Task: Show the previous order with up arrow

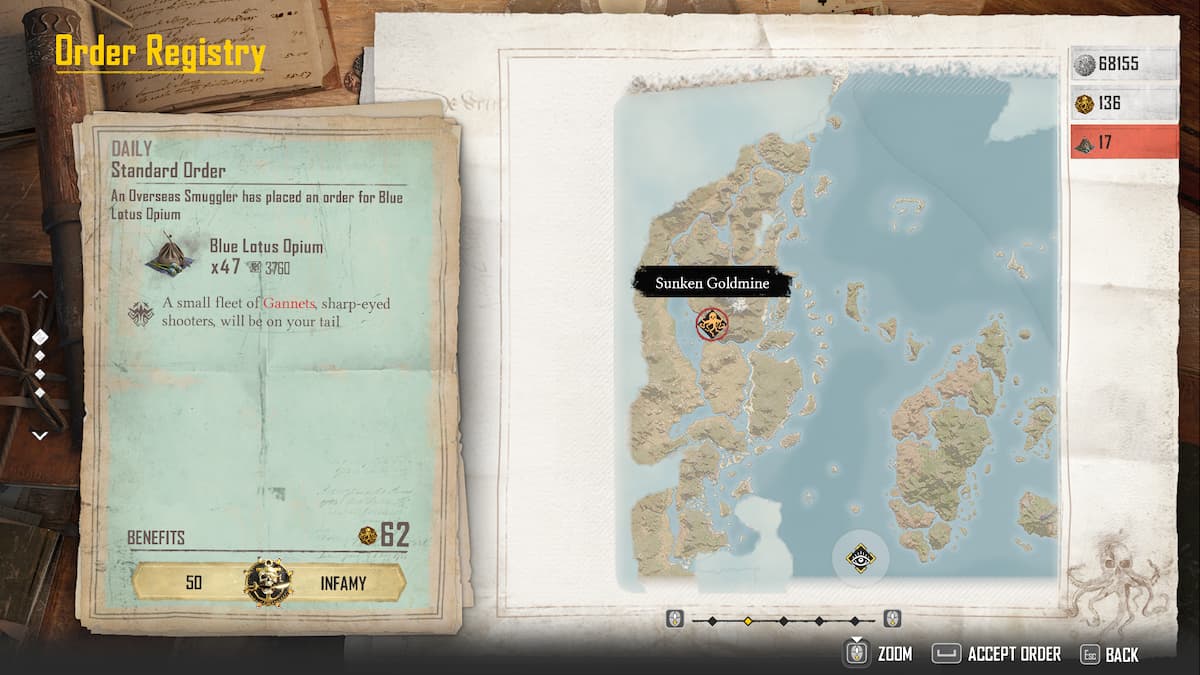Action: pos(40,296)
